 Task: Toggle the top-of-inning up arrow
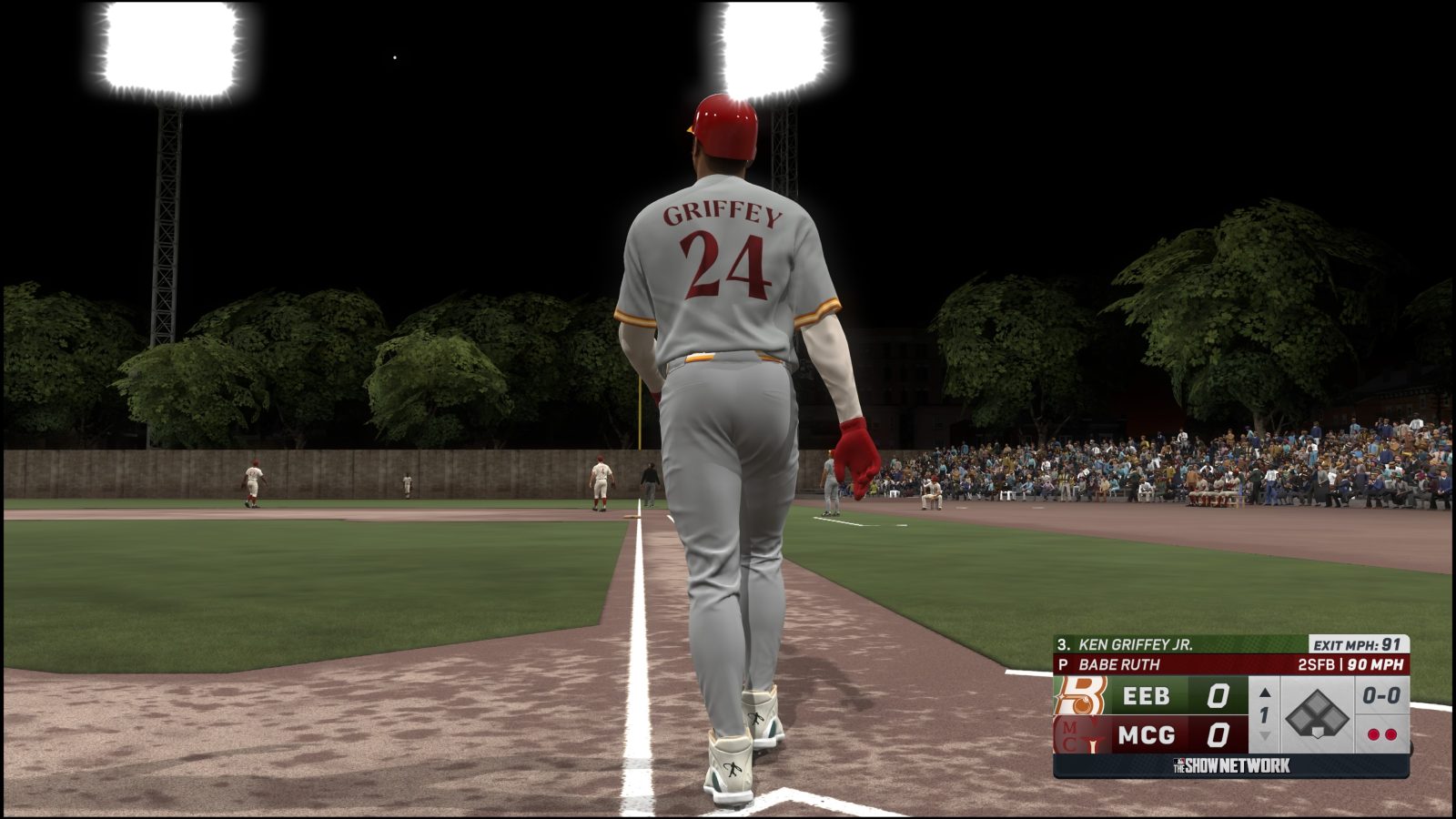pos(1264,693)
